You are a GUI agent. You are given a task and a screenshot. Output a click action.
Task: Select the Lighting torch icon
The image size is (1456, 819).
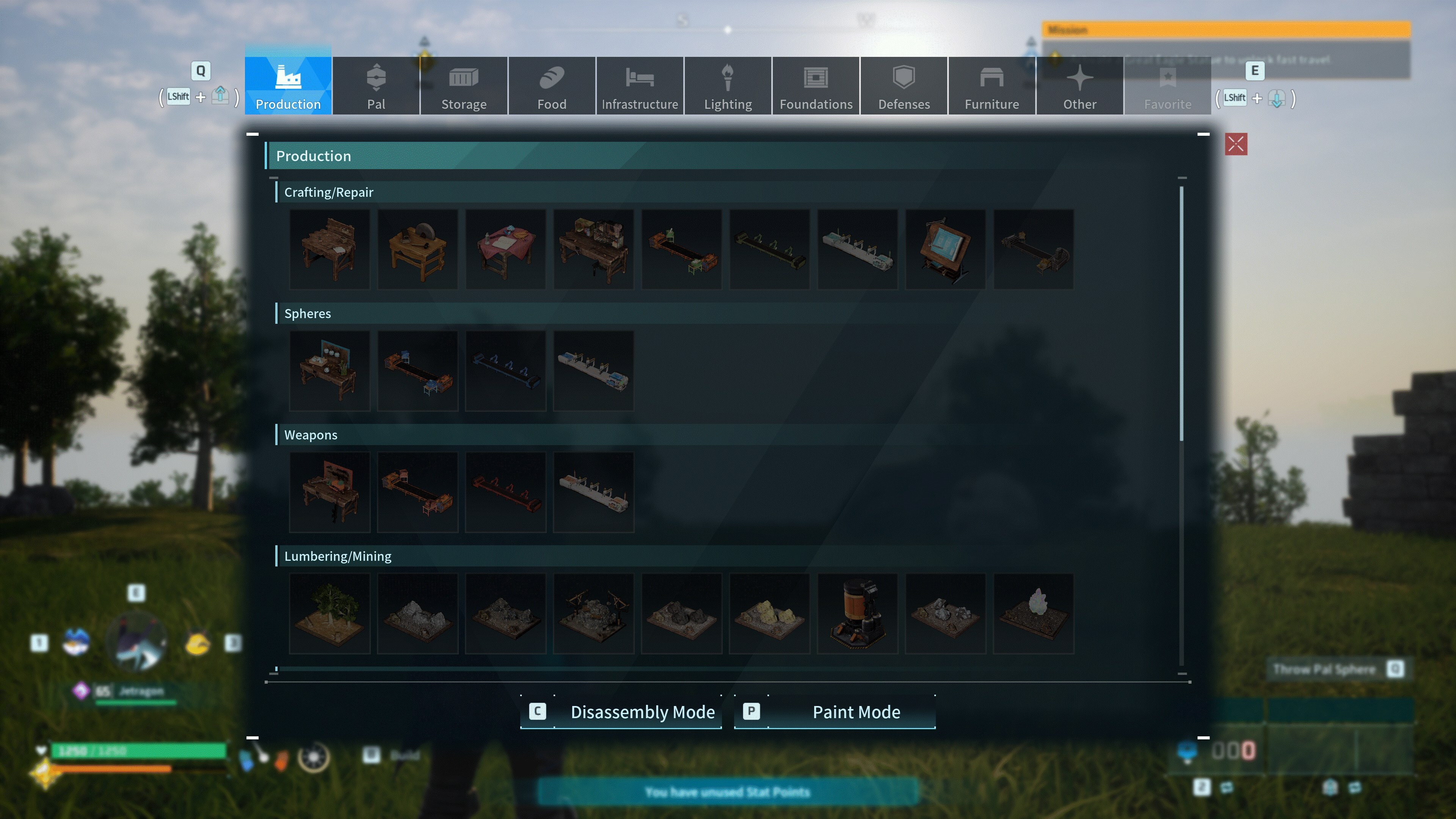tap(728, 85)
